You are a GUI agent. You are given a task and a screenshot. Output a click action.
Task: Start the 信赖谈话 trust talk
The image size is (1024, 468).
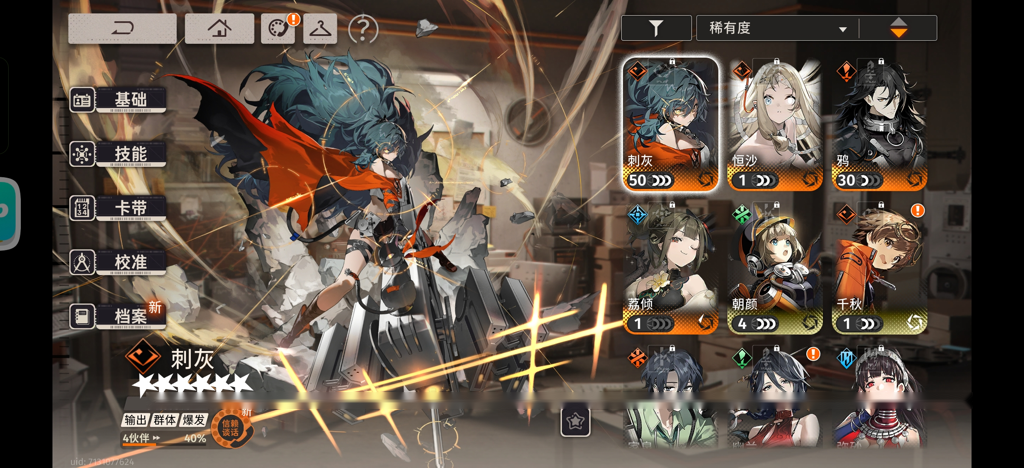(x=230, y=427)
